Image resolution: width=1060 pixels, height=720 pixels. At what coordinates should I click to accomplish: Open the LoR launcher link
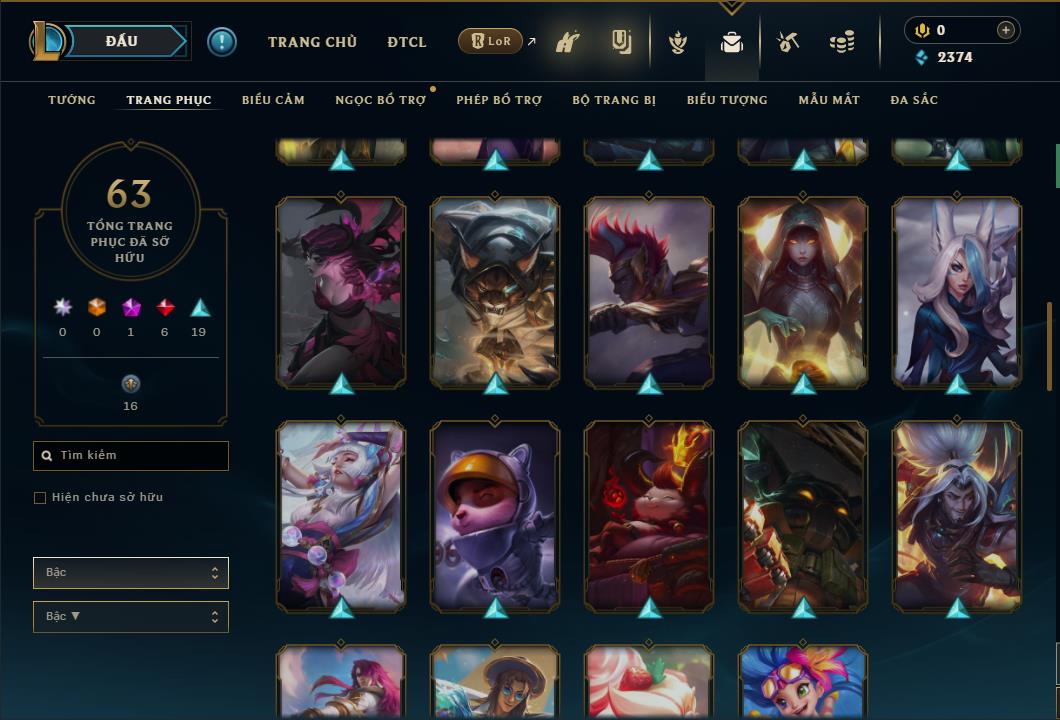490,41
